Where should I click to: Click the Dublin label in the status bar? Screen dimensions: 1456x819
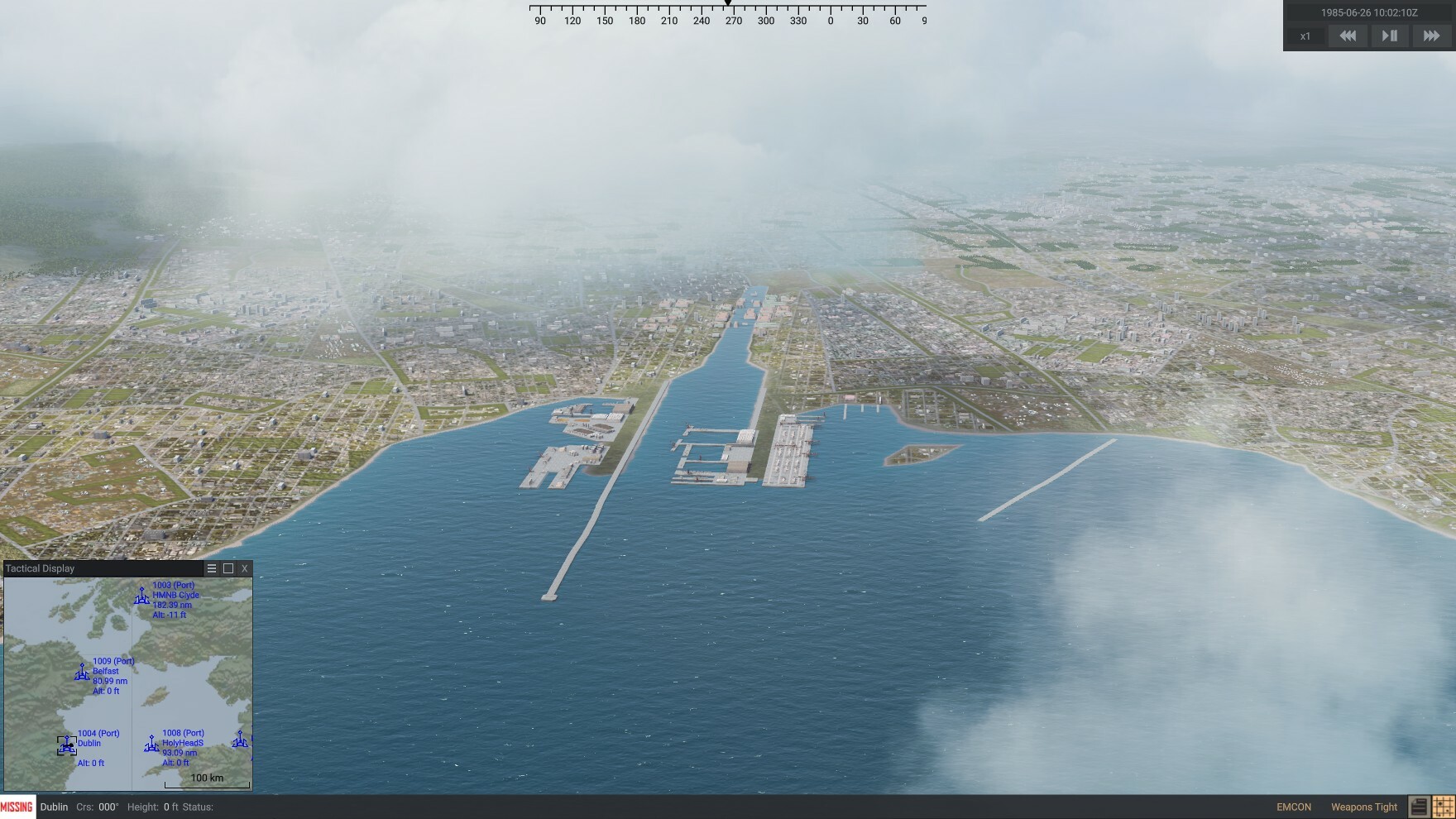point(52,807)
